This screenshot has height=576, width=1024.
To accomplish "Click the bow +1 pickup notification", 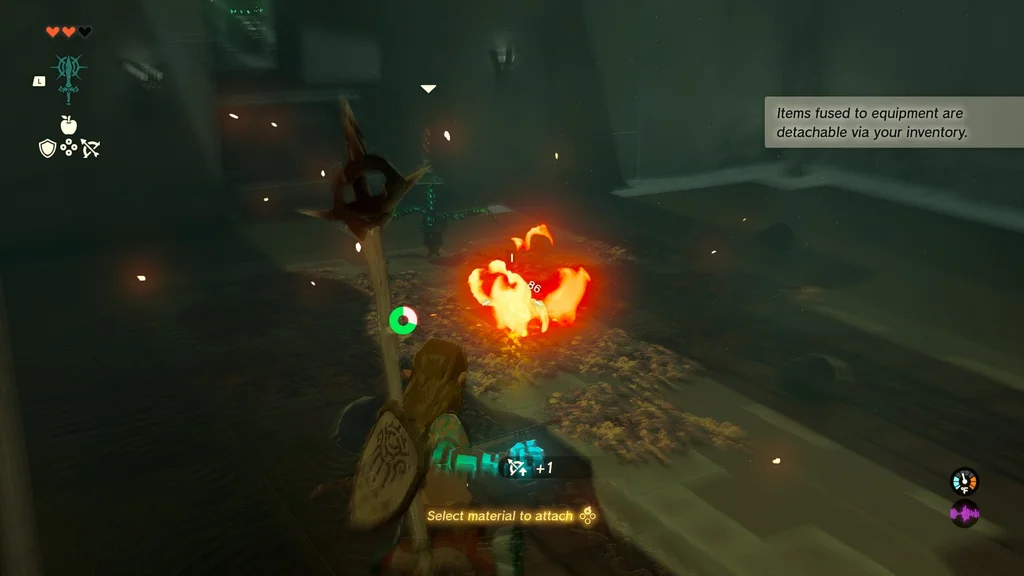I will 531,467.
